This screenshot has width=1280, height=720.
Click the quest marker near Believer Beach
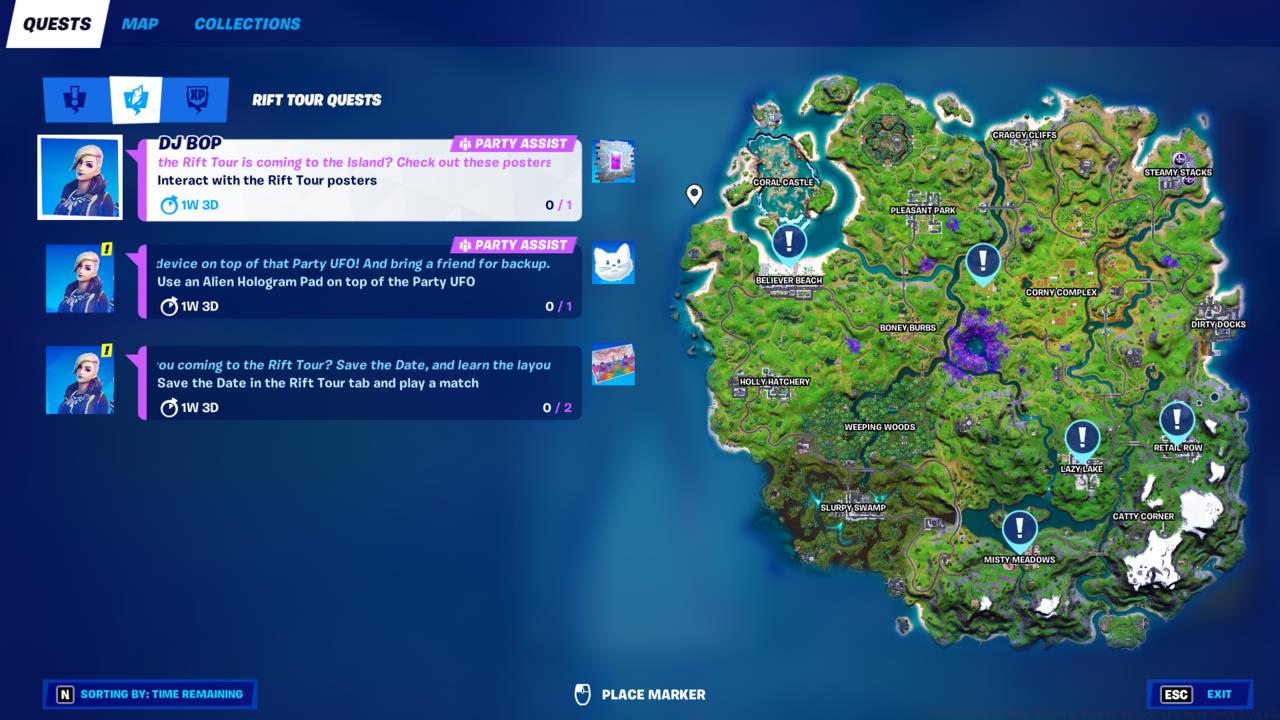pos(788,240)
